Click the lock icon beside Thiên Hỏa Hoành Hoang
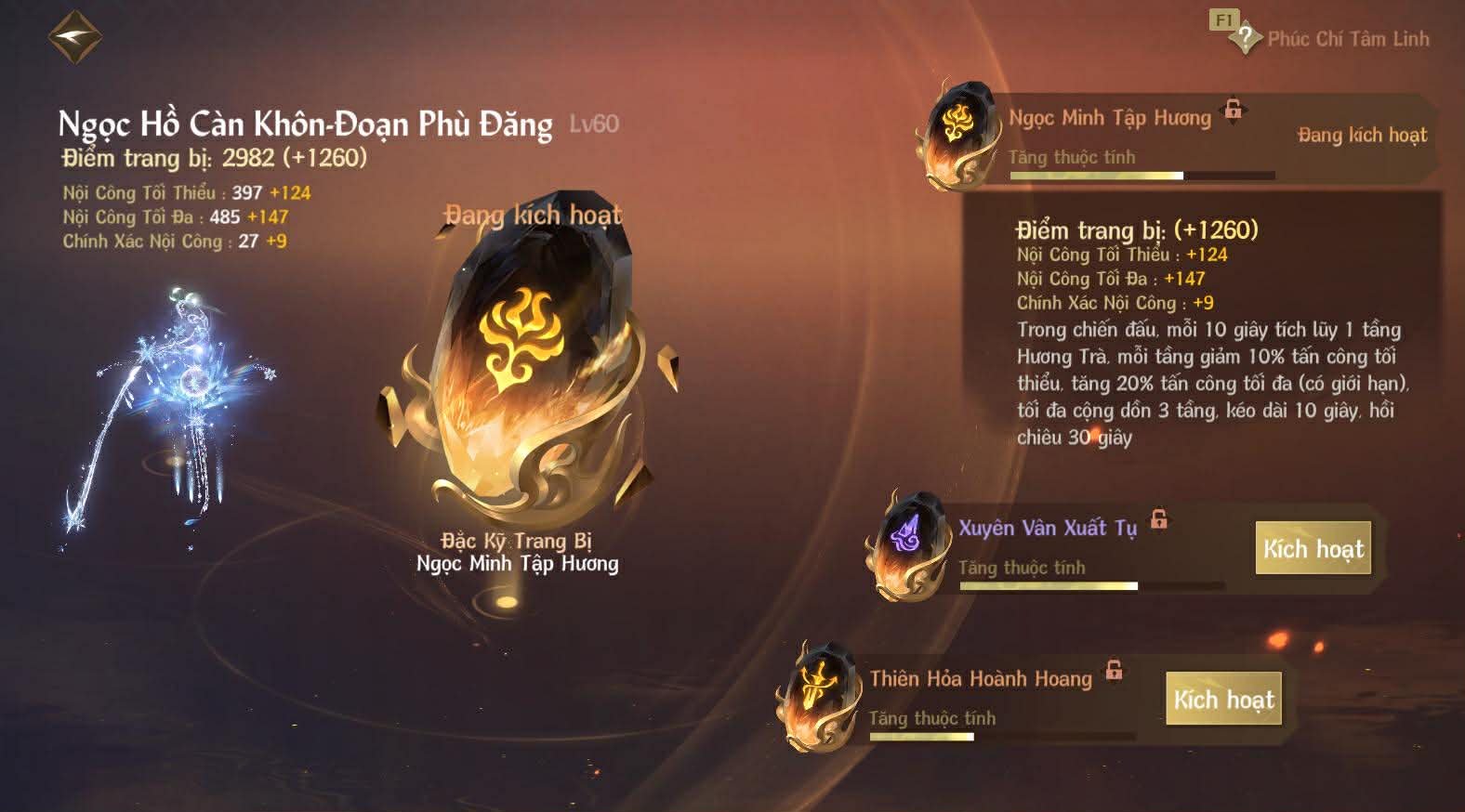Image resolution: width=1465 pixels, height=812 pixels. tap(1113, 669)
